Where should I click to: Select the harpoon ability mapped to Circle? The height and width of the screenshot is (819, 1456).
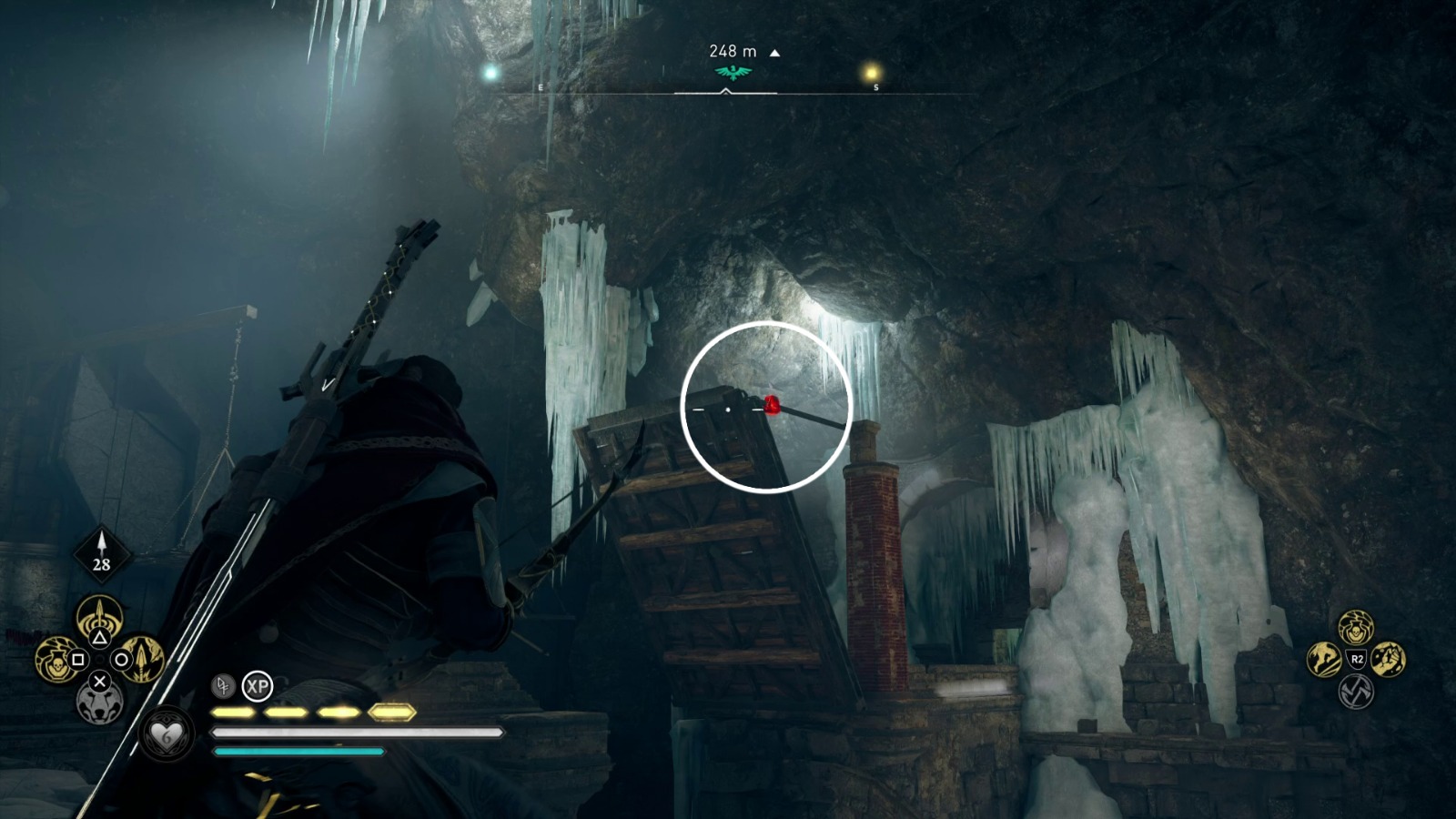point(142,659)
